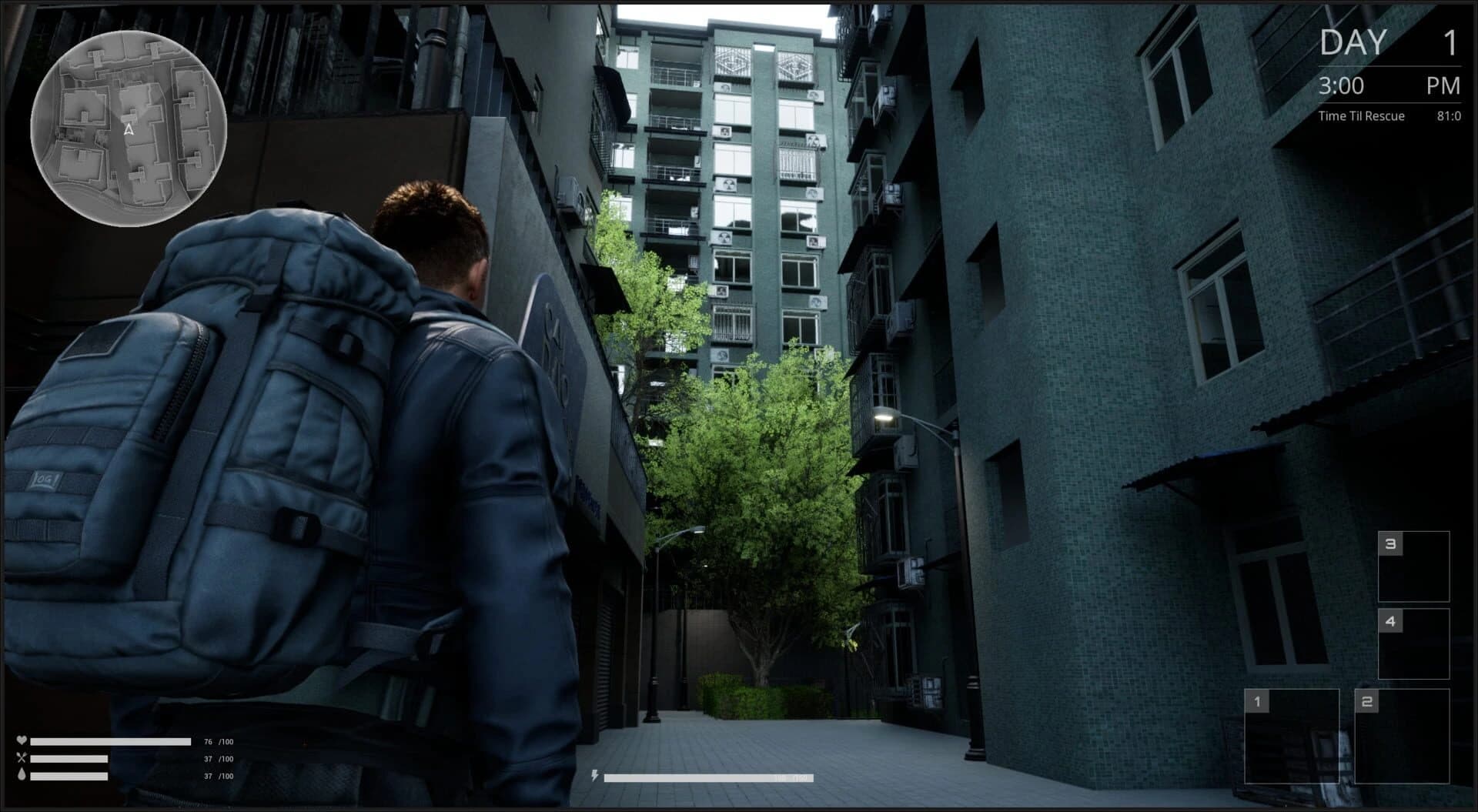Select the food utensils icon
The image size is (1478, 812).
click(x=21, y=758)
